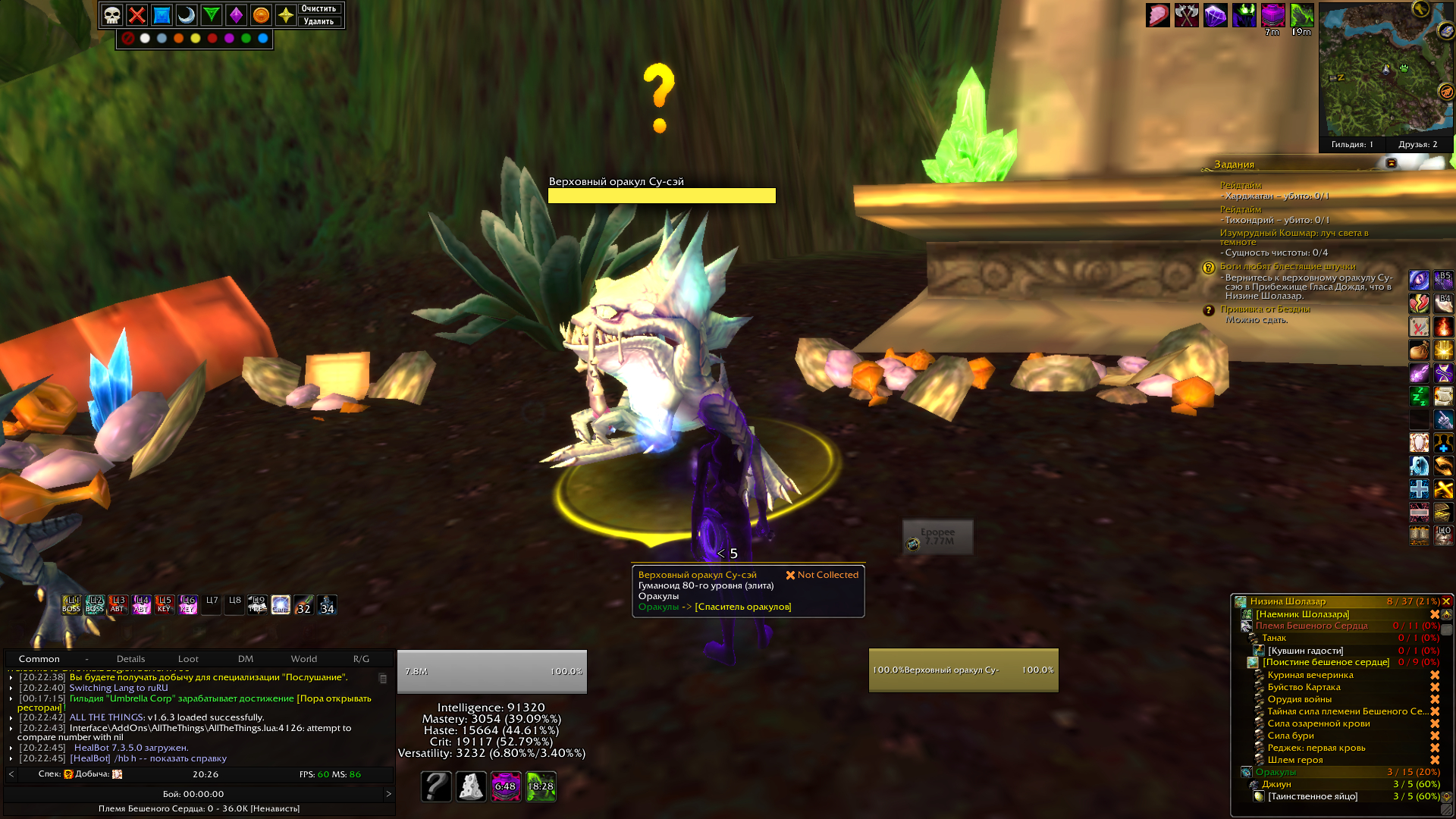Click the Удалить button

coord(318,21)
